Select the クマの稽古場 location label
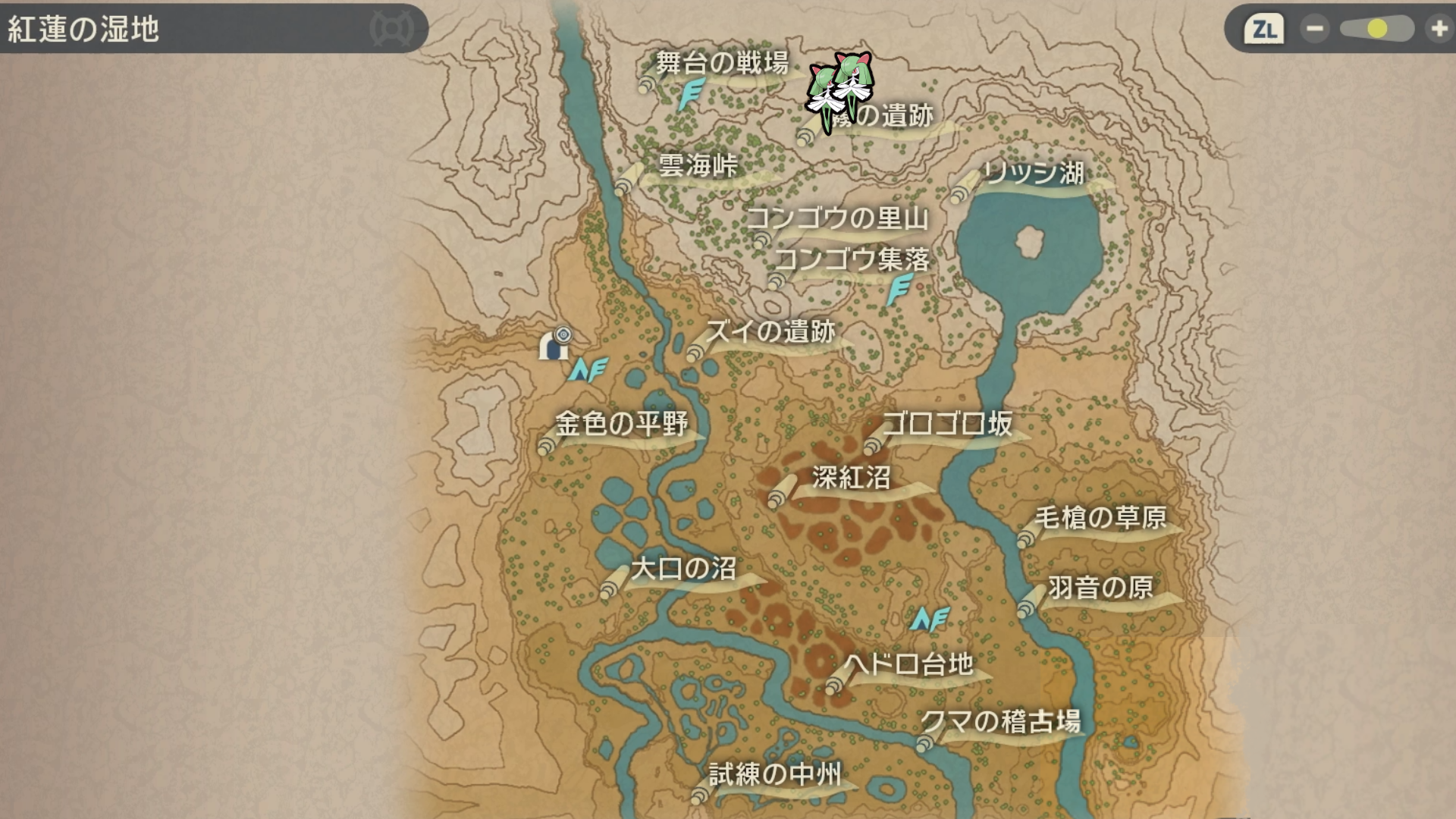The image size is (1456, 819). click(1001, 721)
